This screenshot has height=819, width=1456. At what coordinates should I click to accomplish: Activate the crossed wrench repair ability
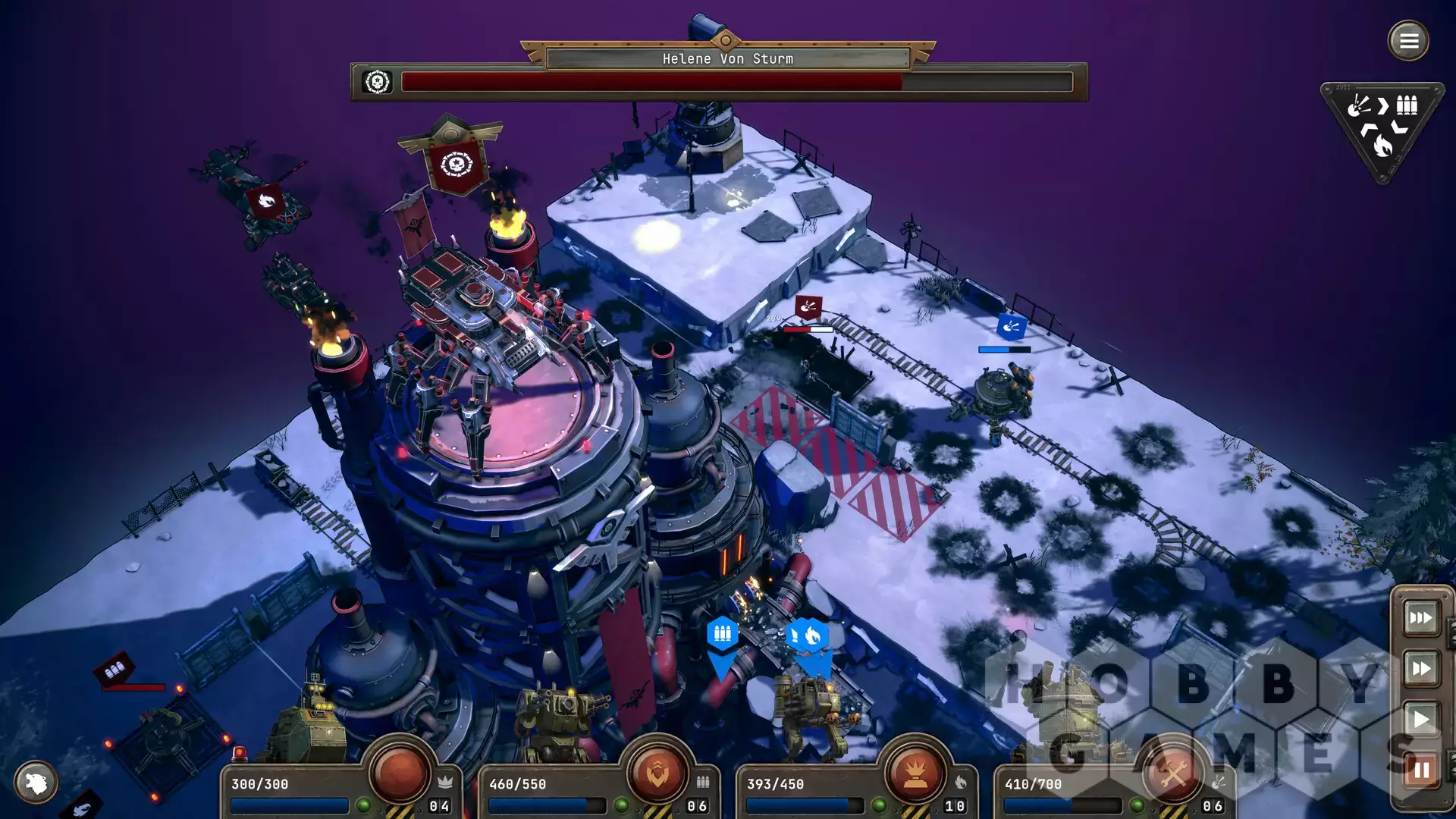[1172, 772]
